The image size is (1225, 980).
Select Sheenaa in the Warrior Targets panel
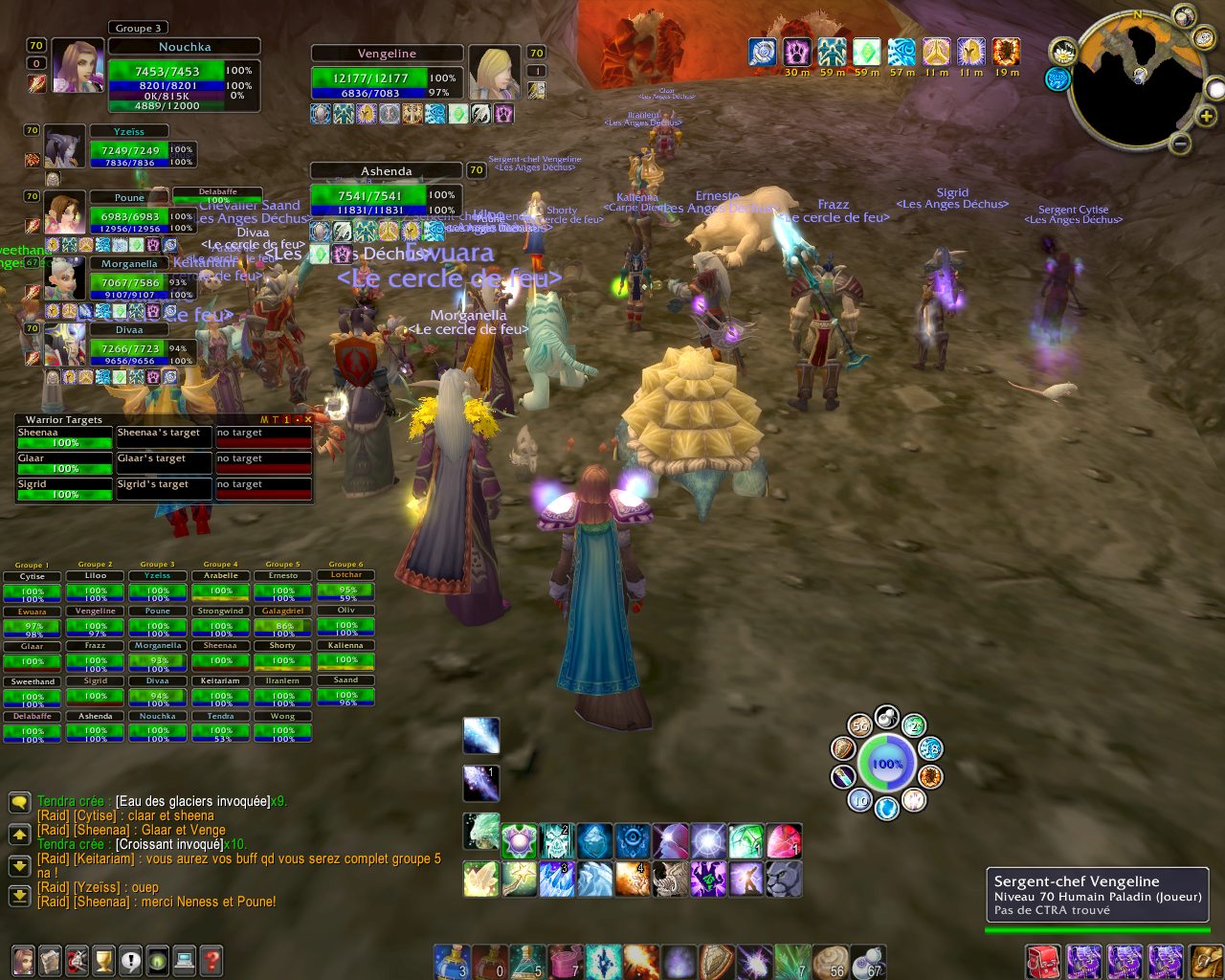click(x=64, y=438)
